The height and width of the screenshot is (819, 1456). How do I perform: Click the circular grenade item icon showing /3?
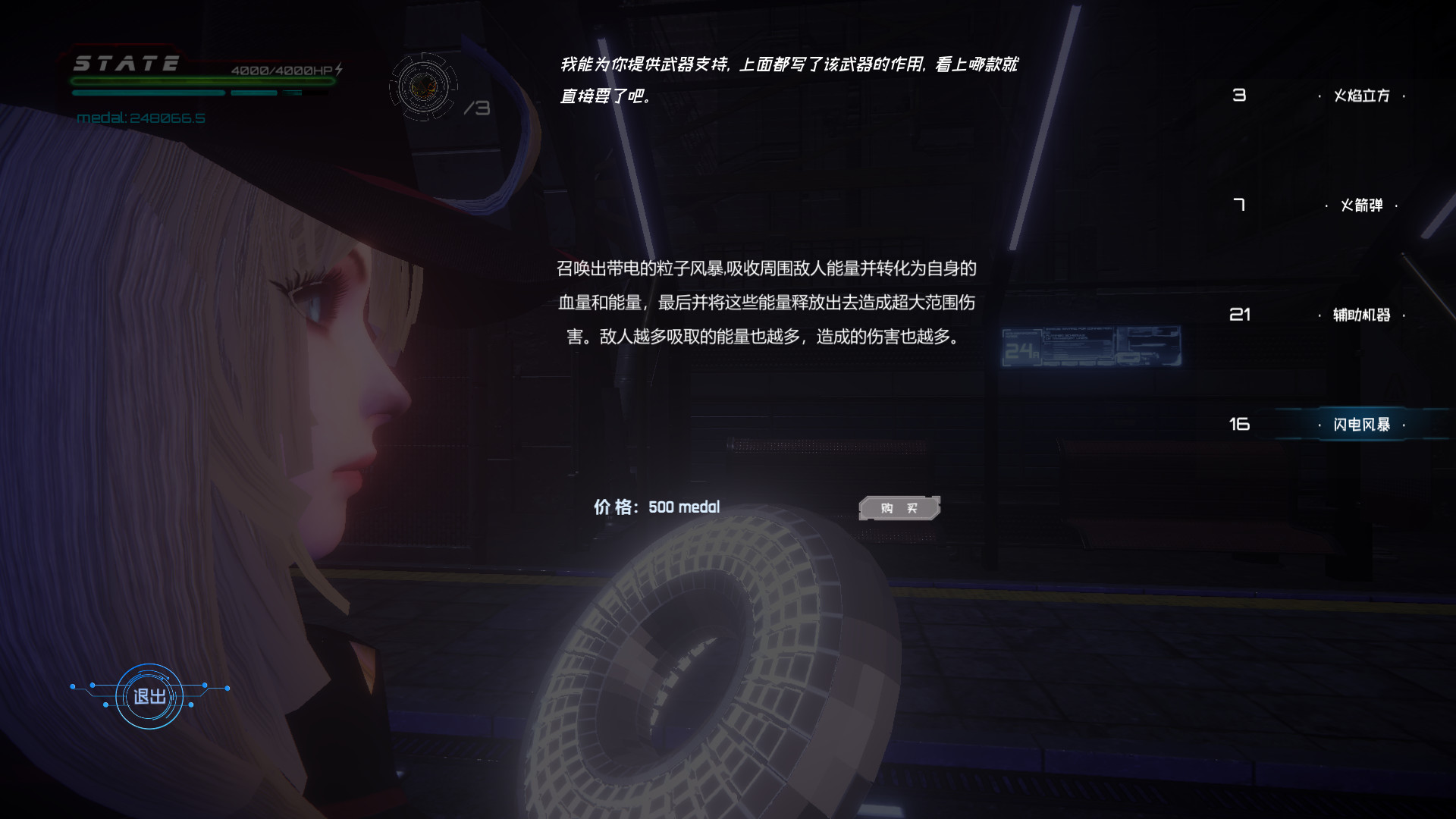423,86
